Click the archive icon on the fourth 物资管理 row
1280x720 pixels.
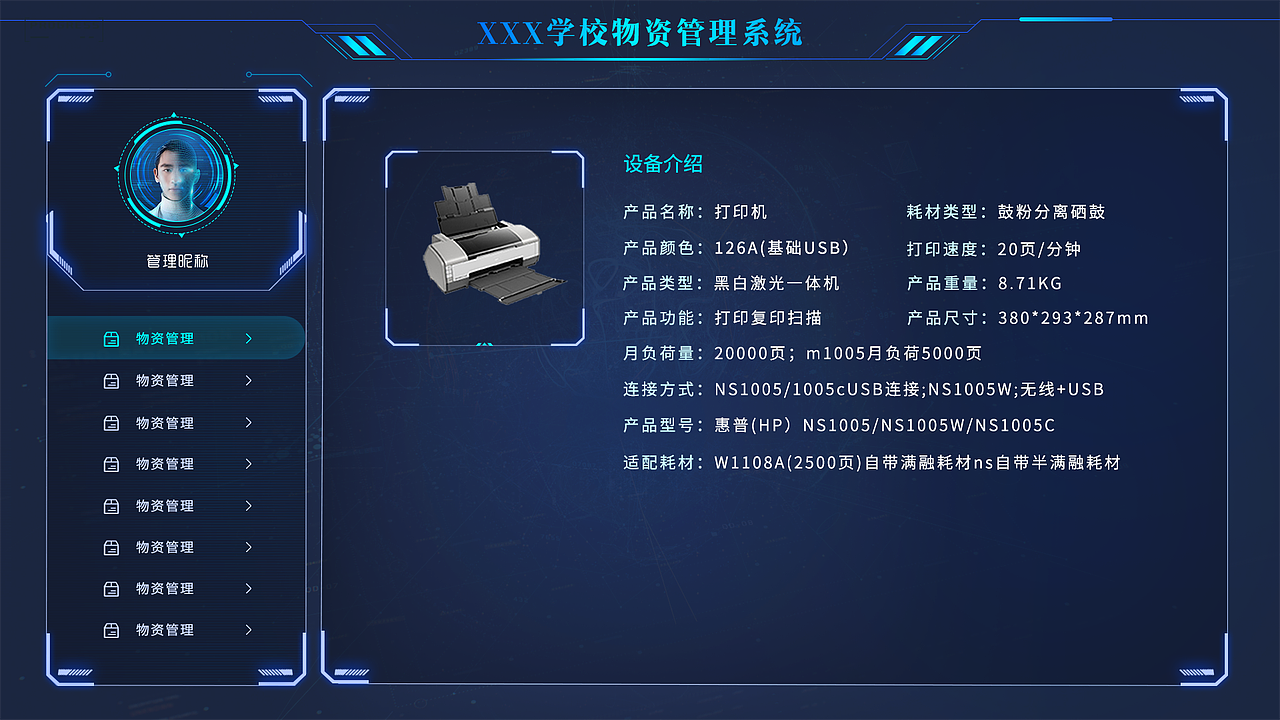pyautogui.click(x=113, y=463)
